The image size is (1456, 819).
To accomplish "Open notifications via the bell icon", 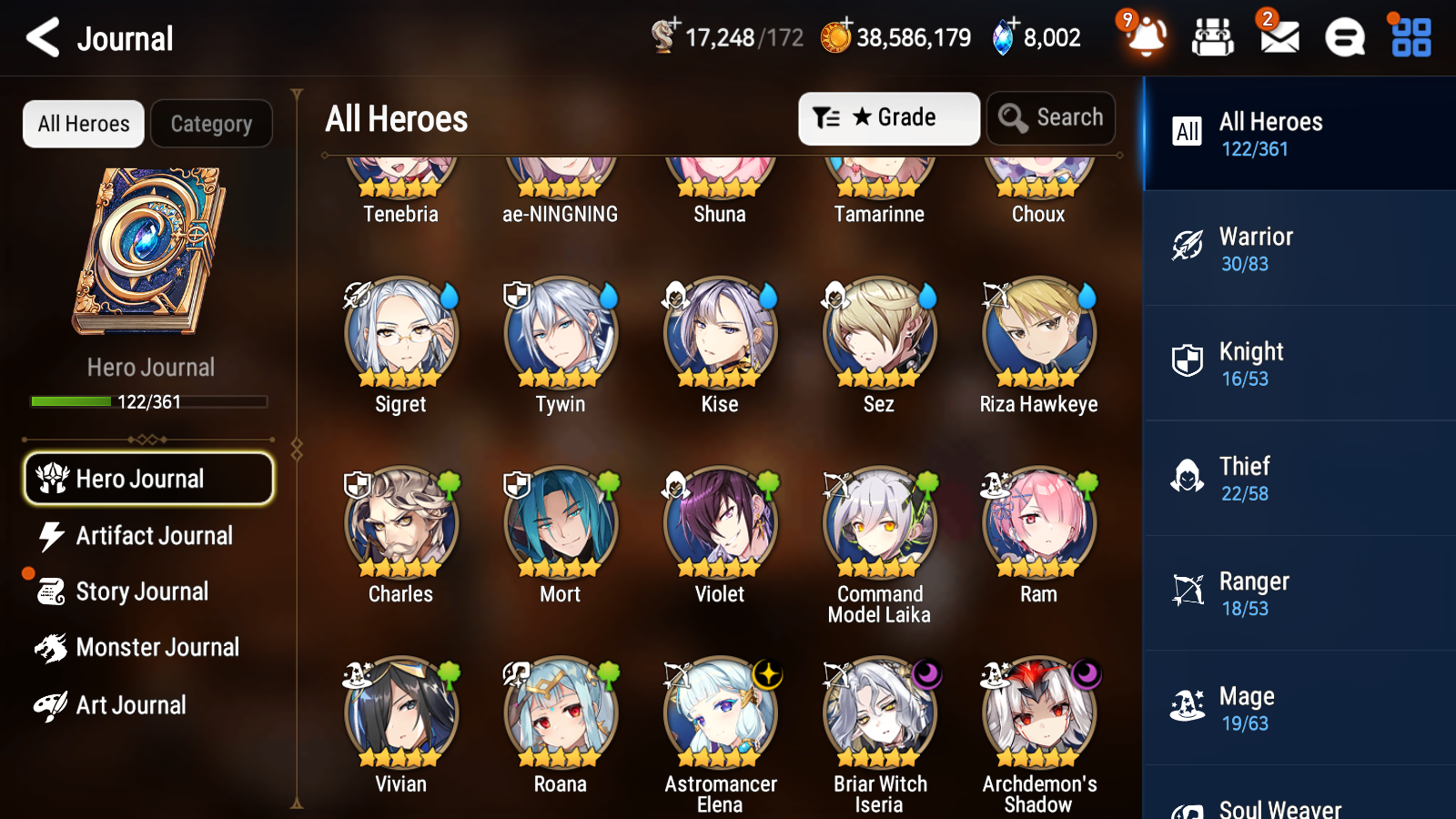I will click(1147, 39).
